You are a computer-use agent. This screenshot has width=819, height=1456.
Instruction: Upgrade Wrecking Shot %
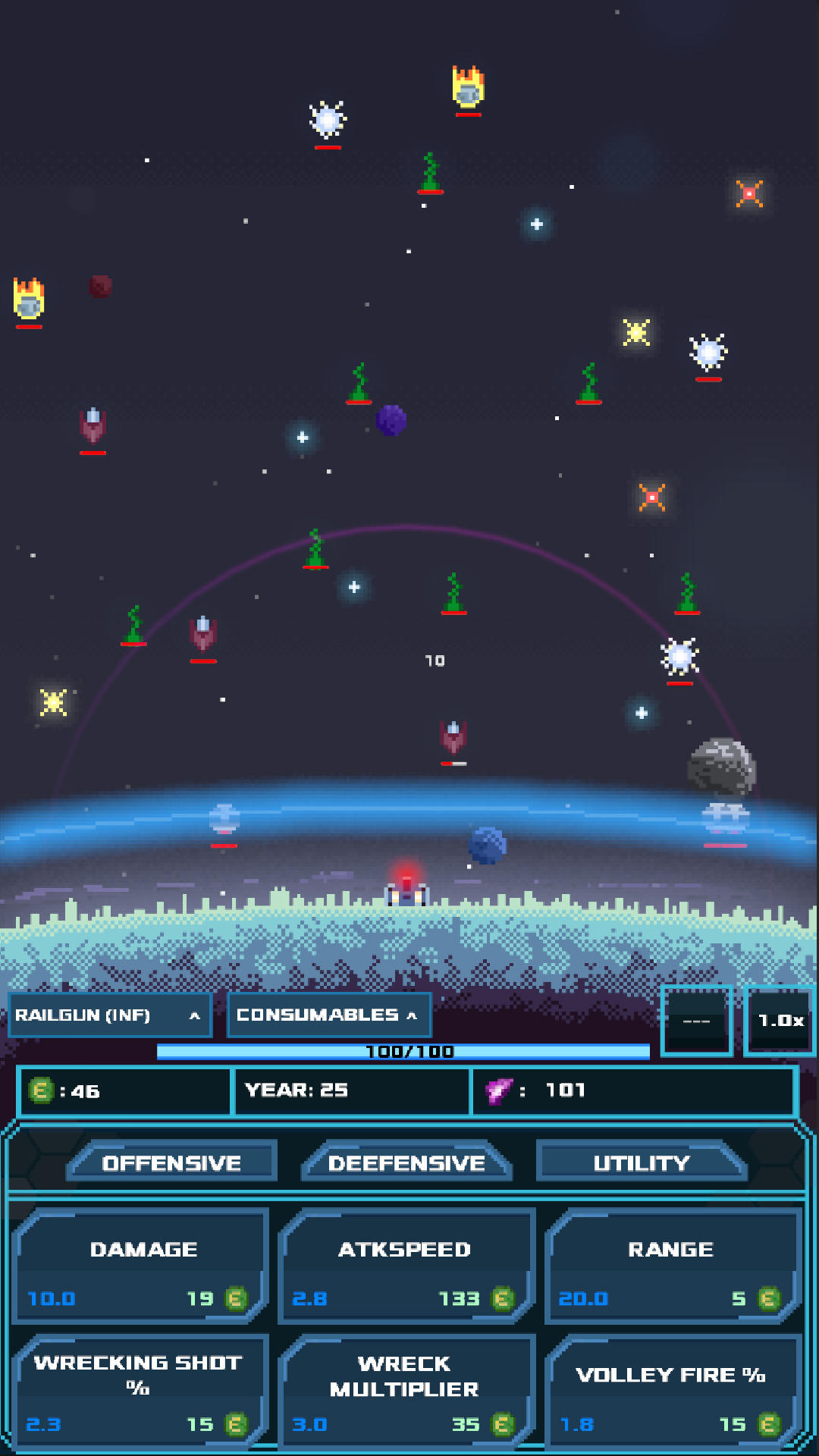[x=142, y=1392]
